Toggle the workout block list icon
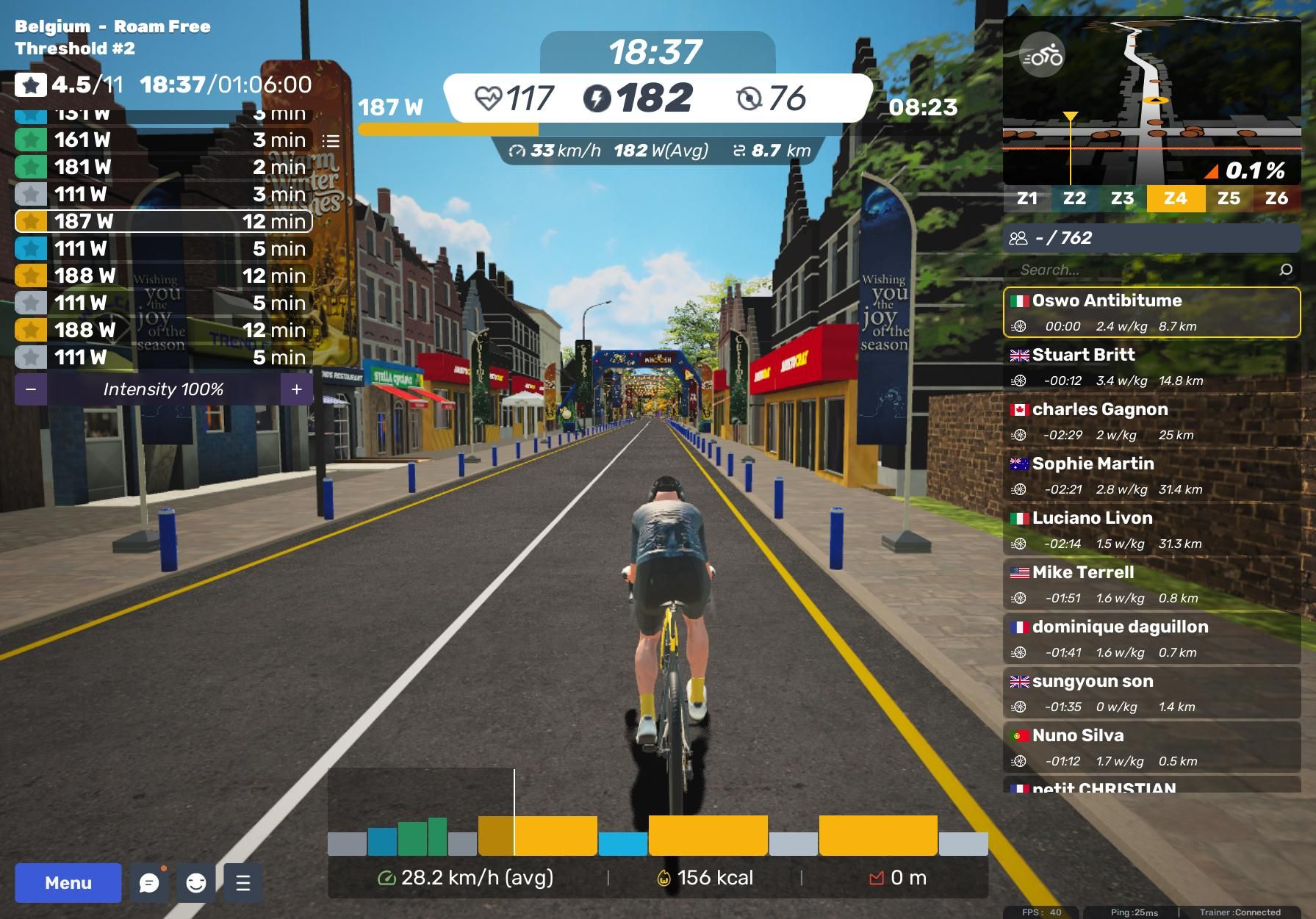 [x=331, y=140]
